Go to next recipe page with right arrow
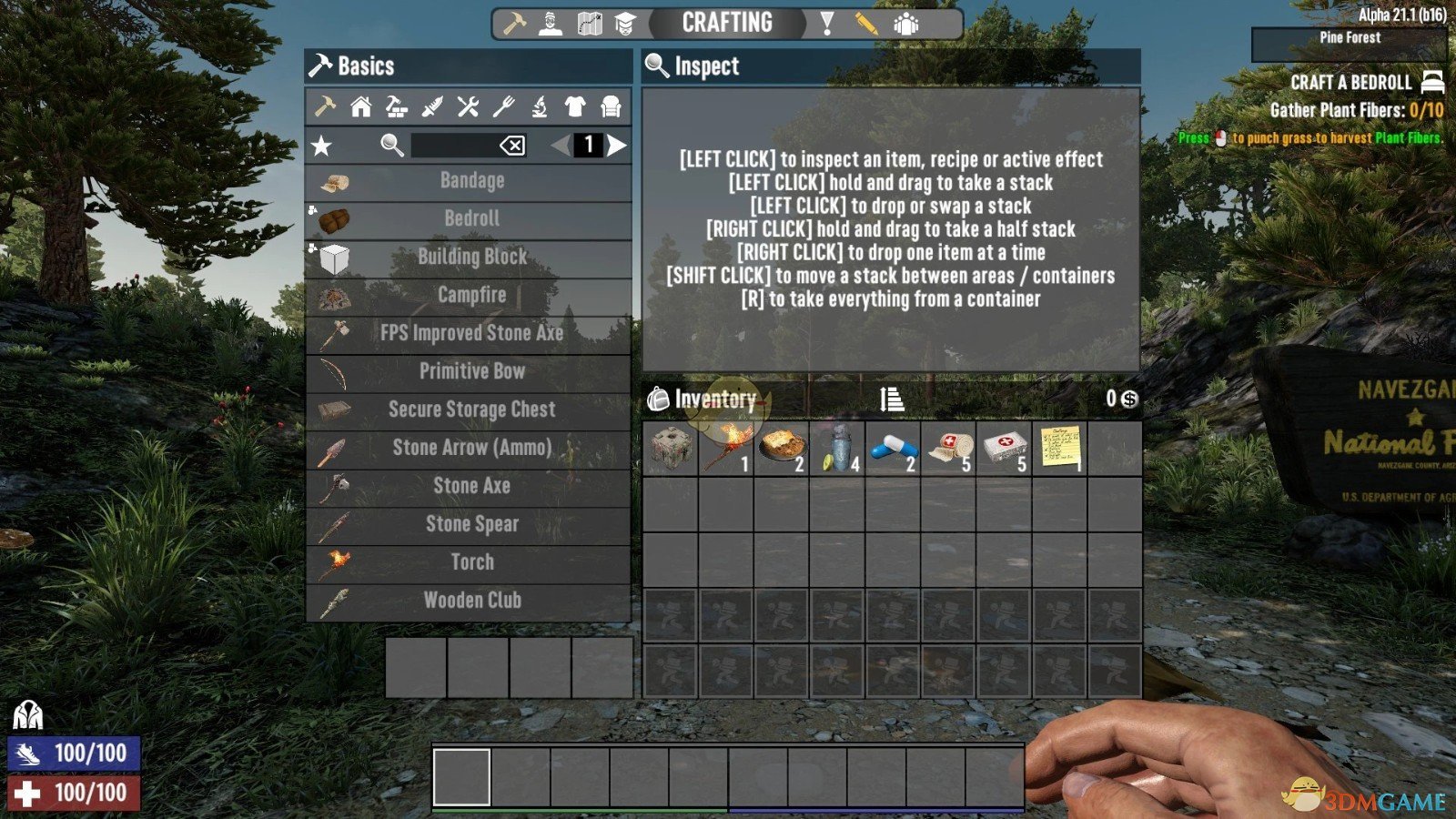The width and height of the screenshot is (1456, 819). tap(618, 145)
